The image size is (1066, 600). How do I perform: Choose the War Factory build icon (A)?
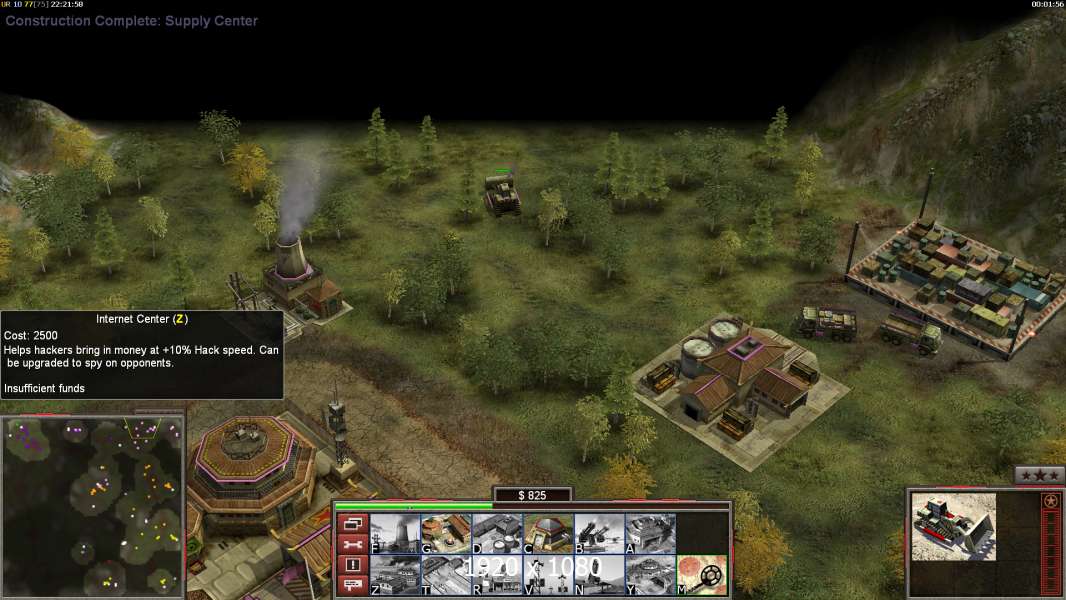[x=650, y=534]
